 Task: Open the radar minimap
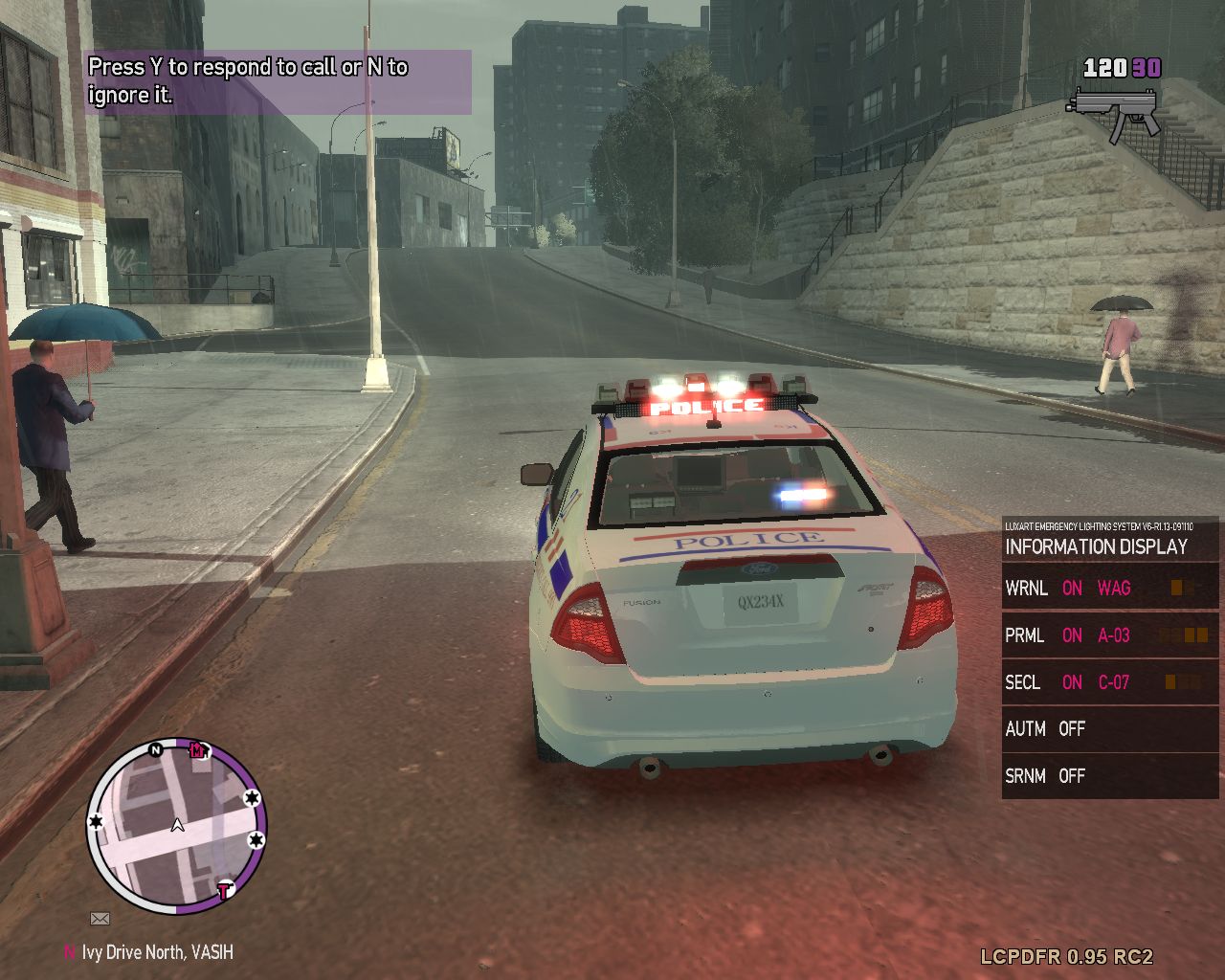point(177,825)
